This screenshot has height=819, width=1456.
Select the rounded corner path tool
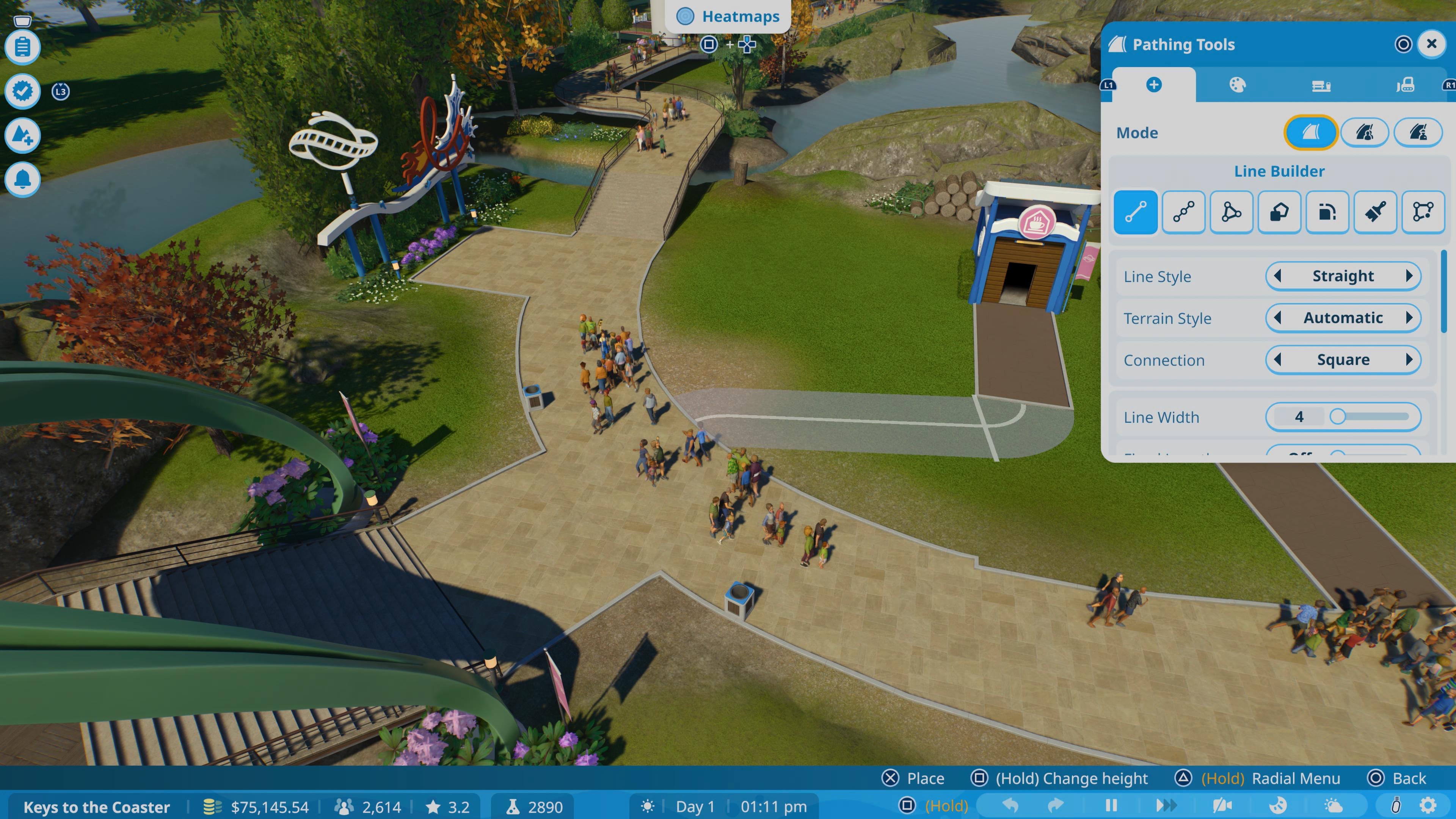[1327, 212]
